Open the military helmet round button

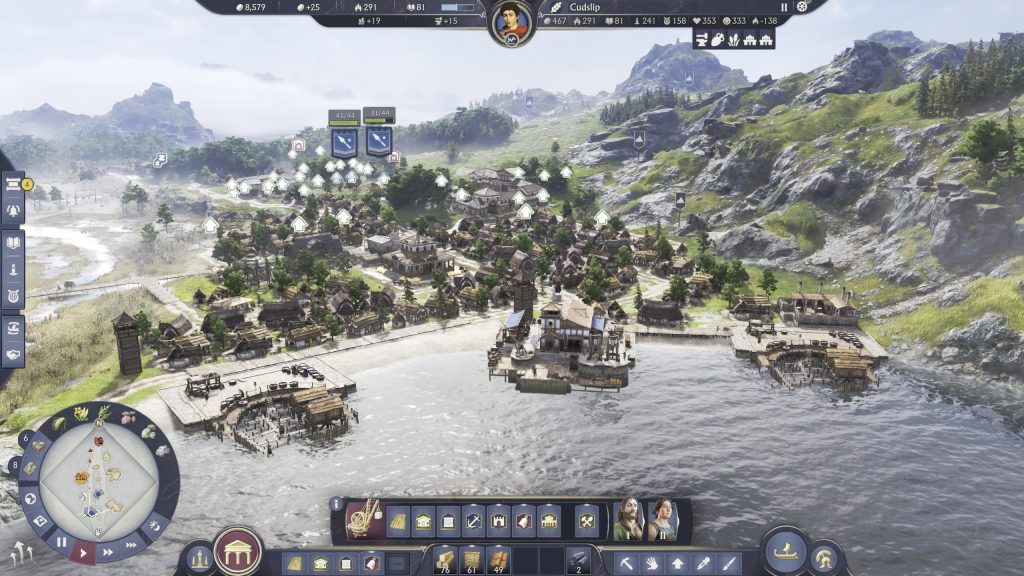[825, 558]
